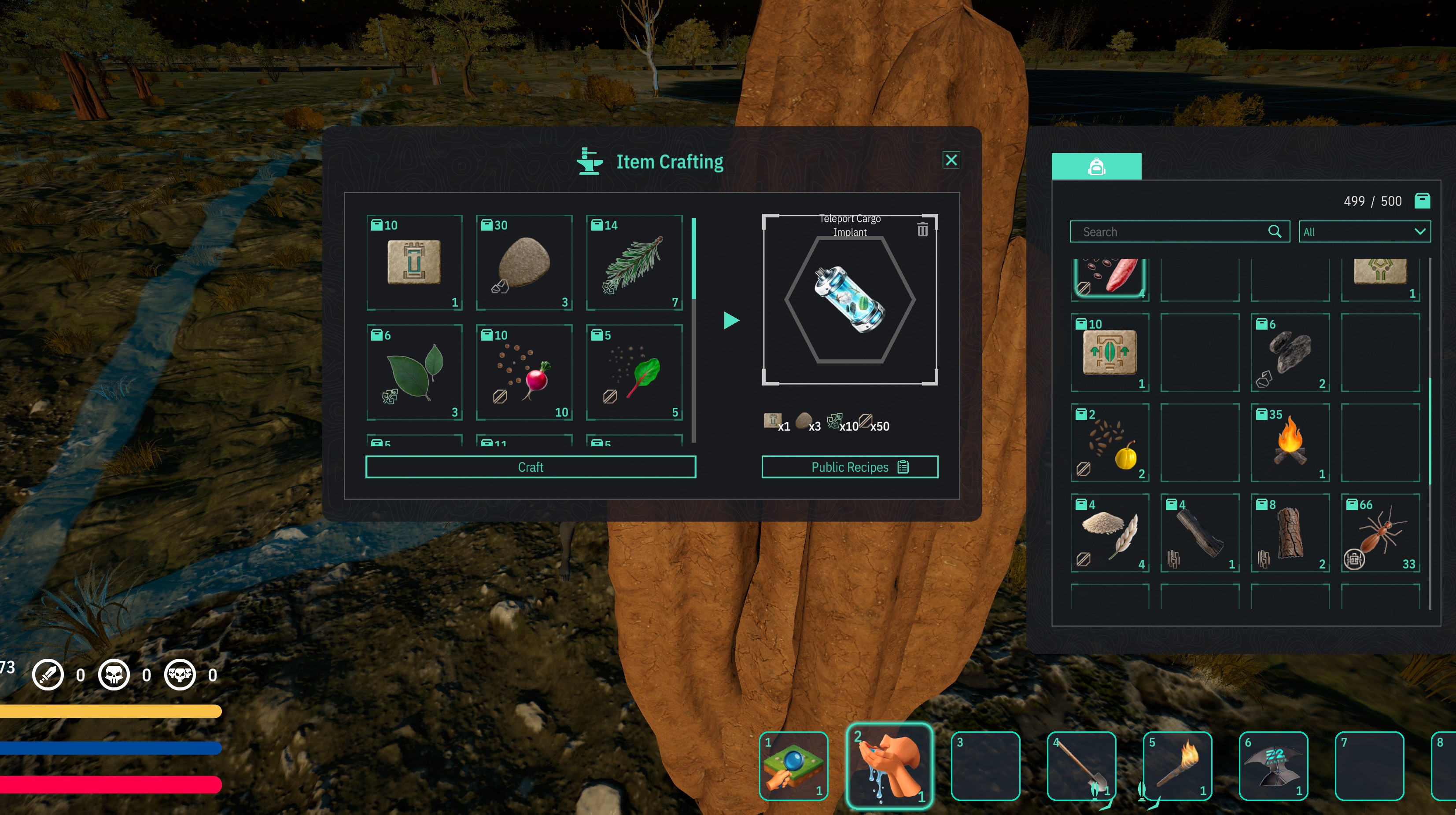Select the dark rocks inventory slot
The width and height of the screenshot is (1456, 815).
point(1290,352)
